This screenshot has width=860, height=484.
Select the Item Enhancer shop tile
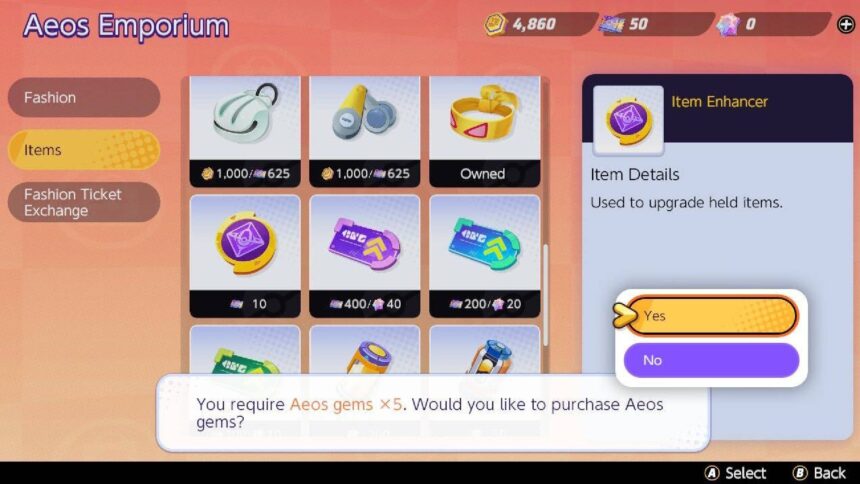[x=245, y=255]
